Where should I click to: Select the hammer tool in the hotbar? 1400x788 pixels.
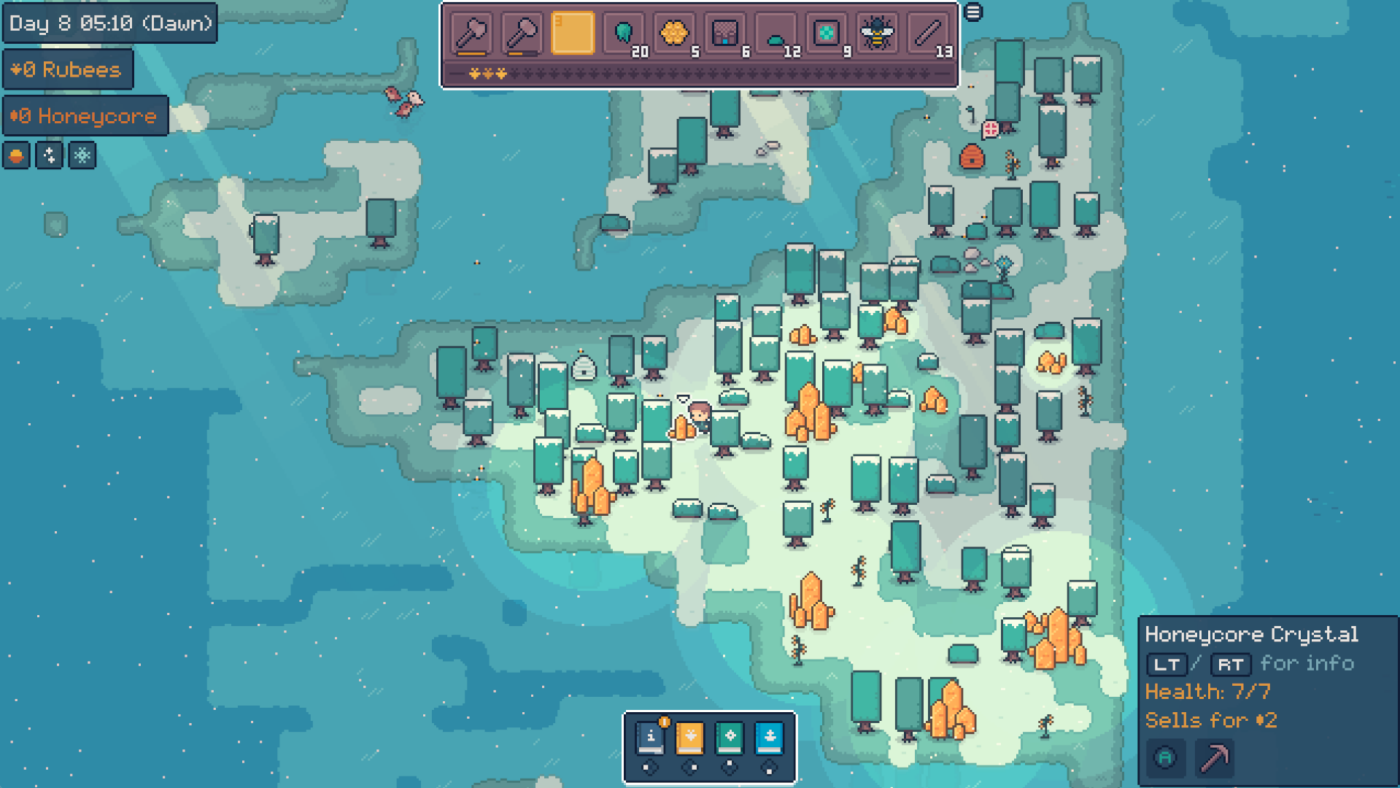click(x=474, y=32)
